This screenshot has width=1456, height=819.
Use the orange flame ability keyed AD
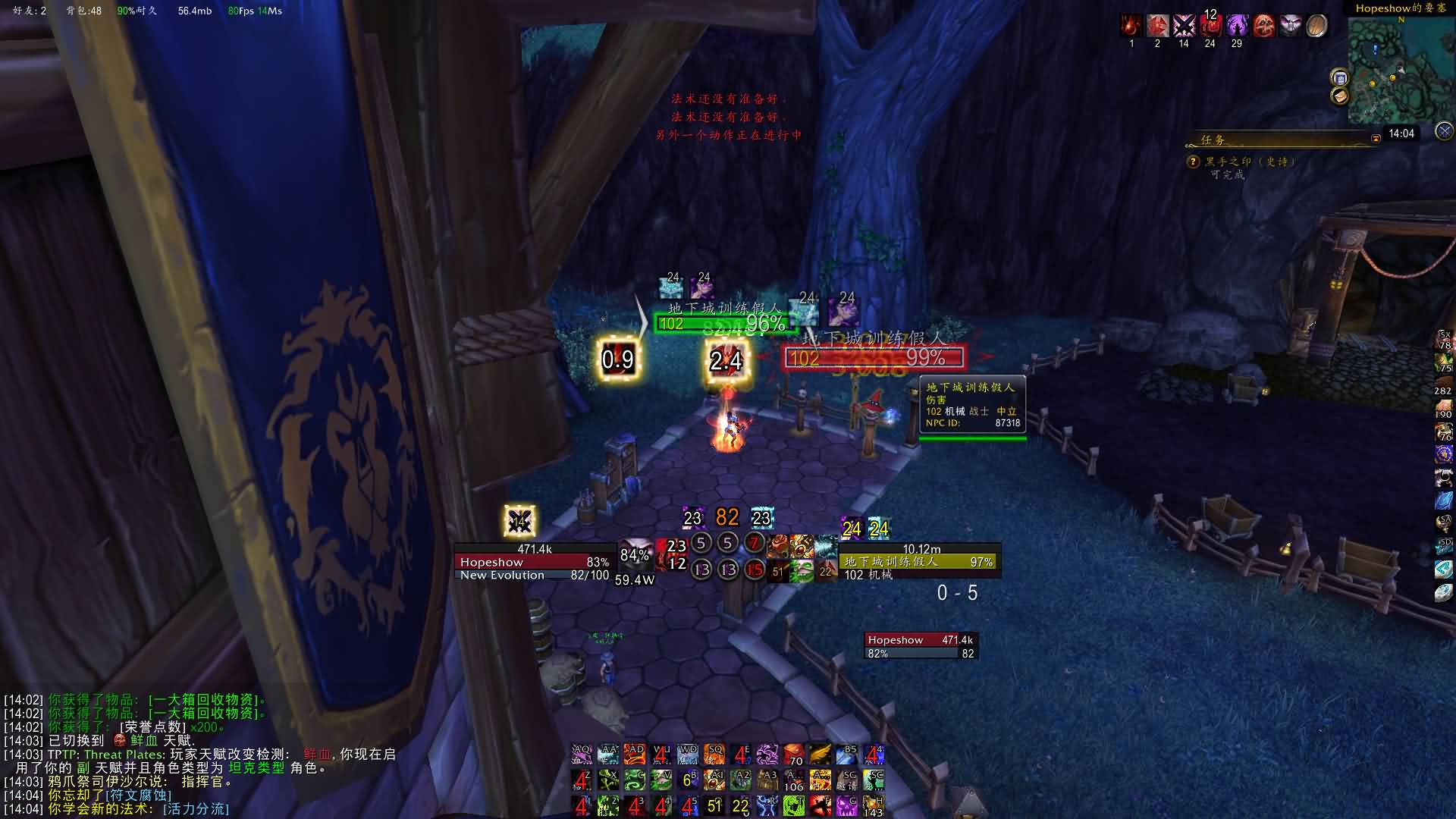[x=634, y=755]
